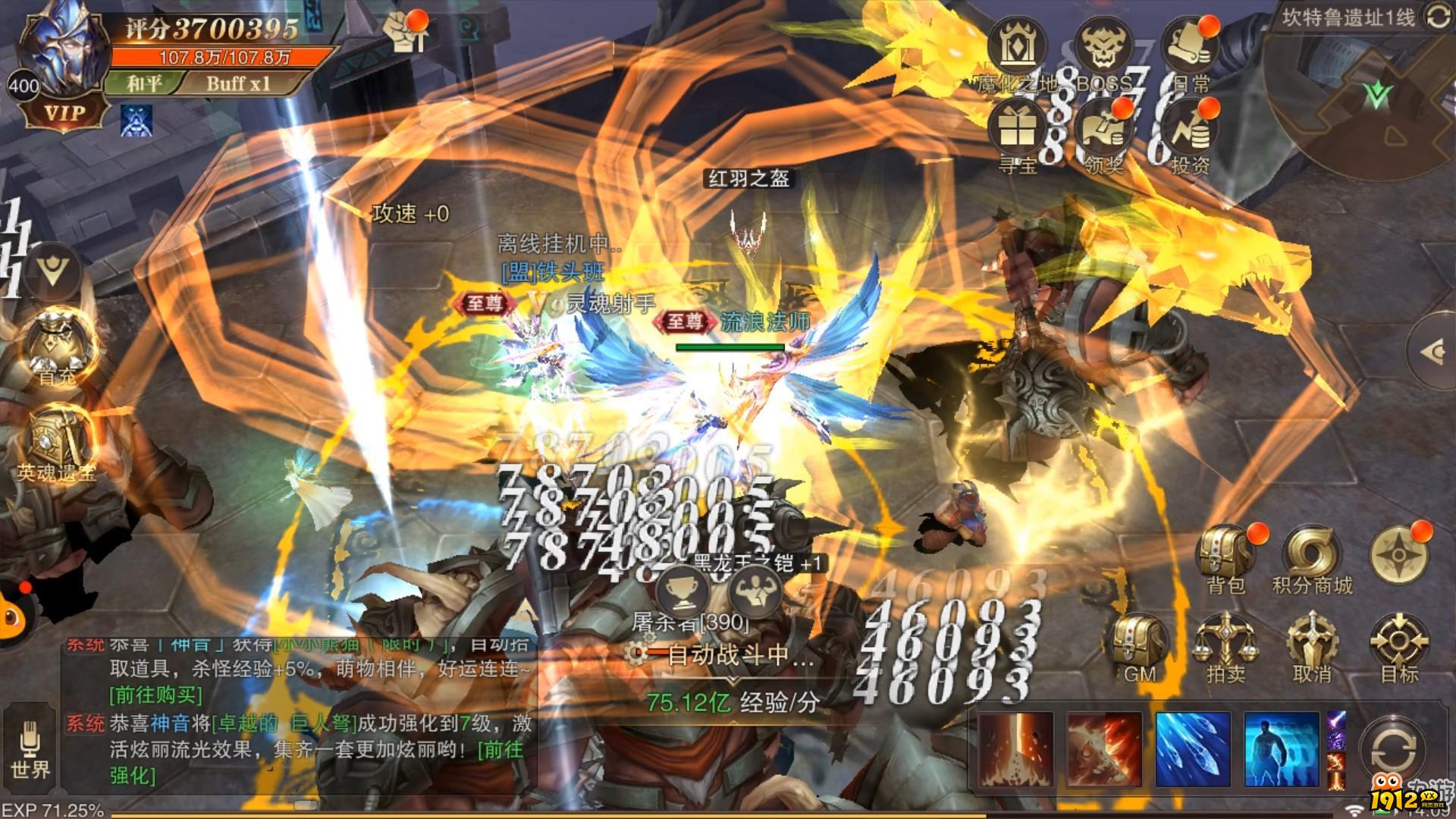This screenshot has height=819, width=1456.
Task: Open the 英魂遗宝 chest icon
Action: tap(58, 444)
